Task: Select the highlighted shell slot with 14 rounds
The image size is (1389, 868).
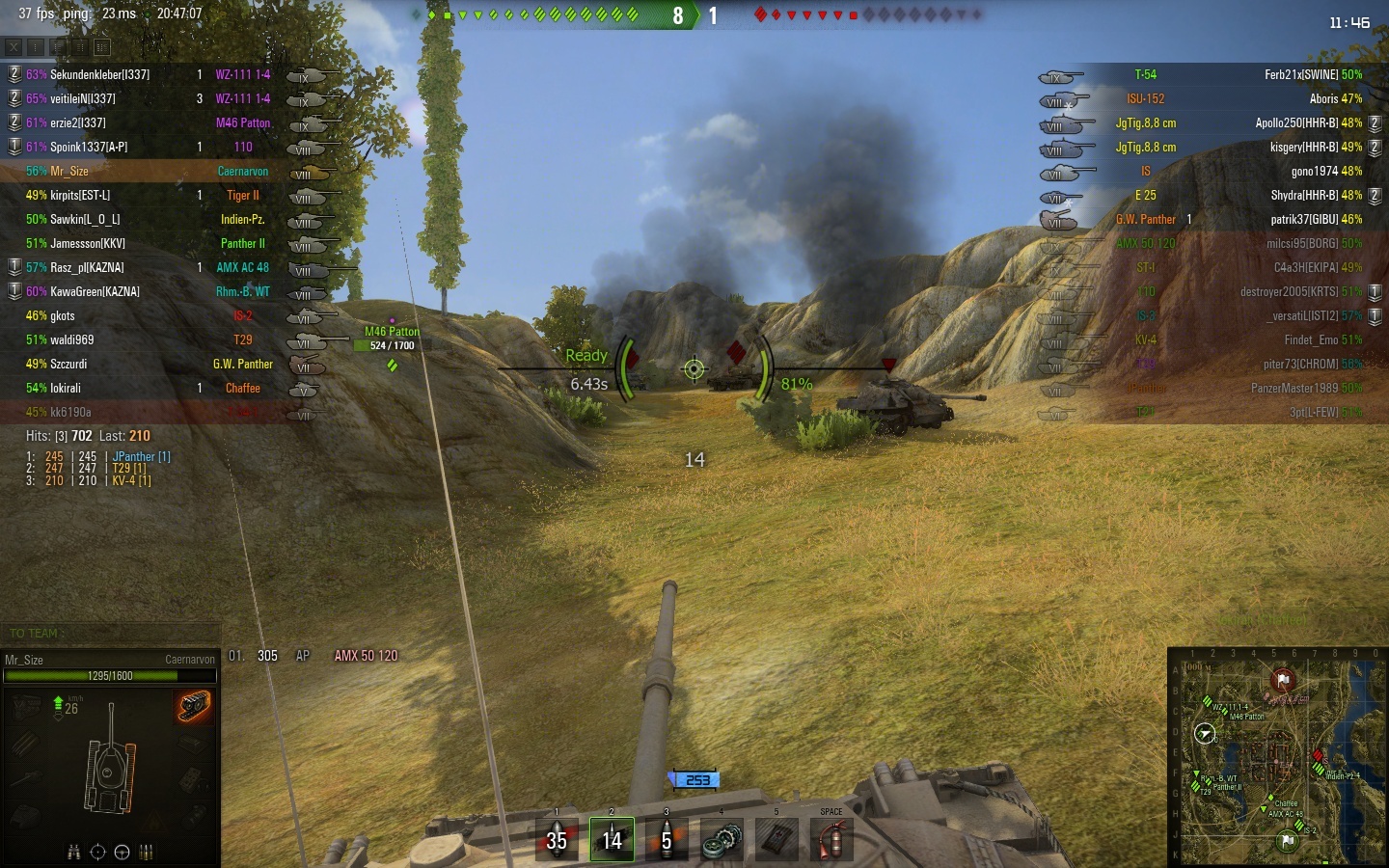Action: point(612,839)
